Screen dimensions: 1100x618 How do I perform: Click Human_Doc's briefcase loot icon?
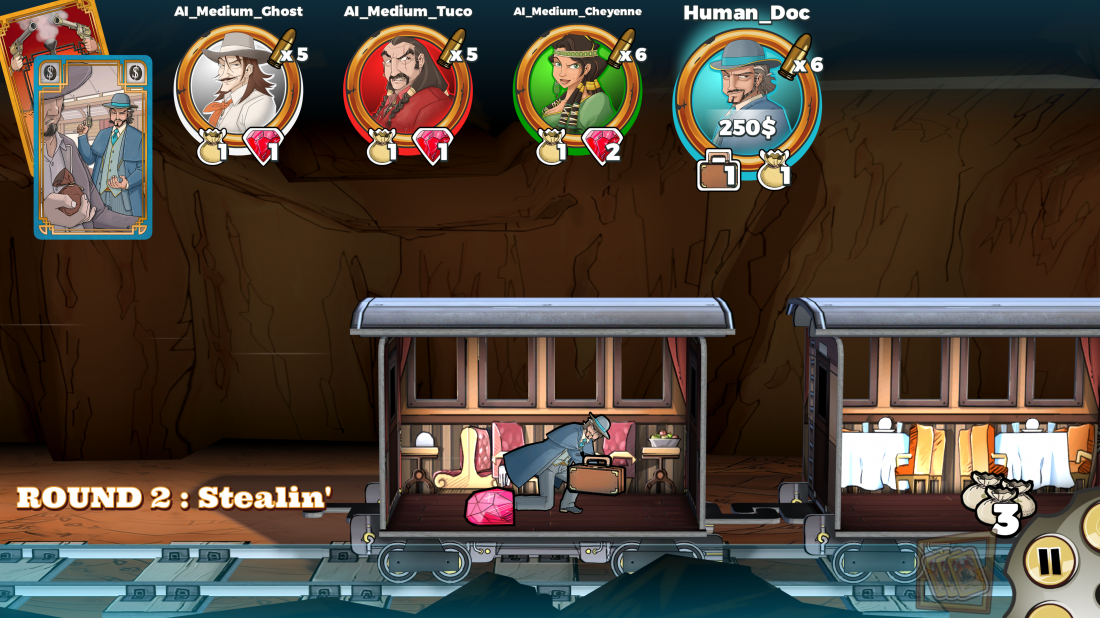(718, 171)
